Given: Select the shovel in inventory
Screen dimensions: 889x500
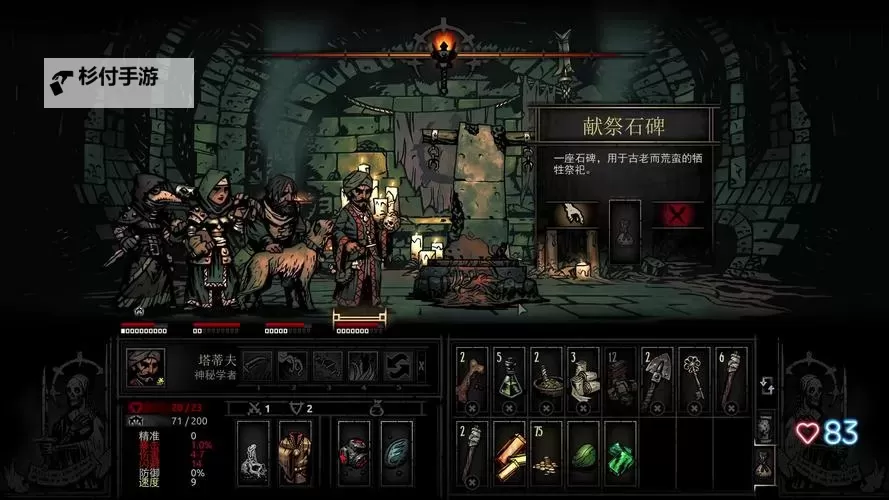Looking at the screenshot, I should tap(655, 380).
